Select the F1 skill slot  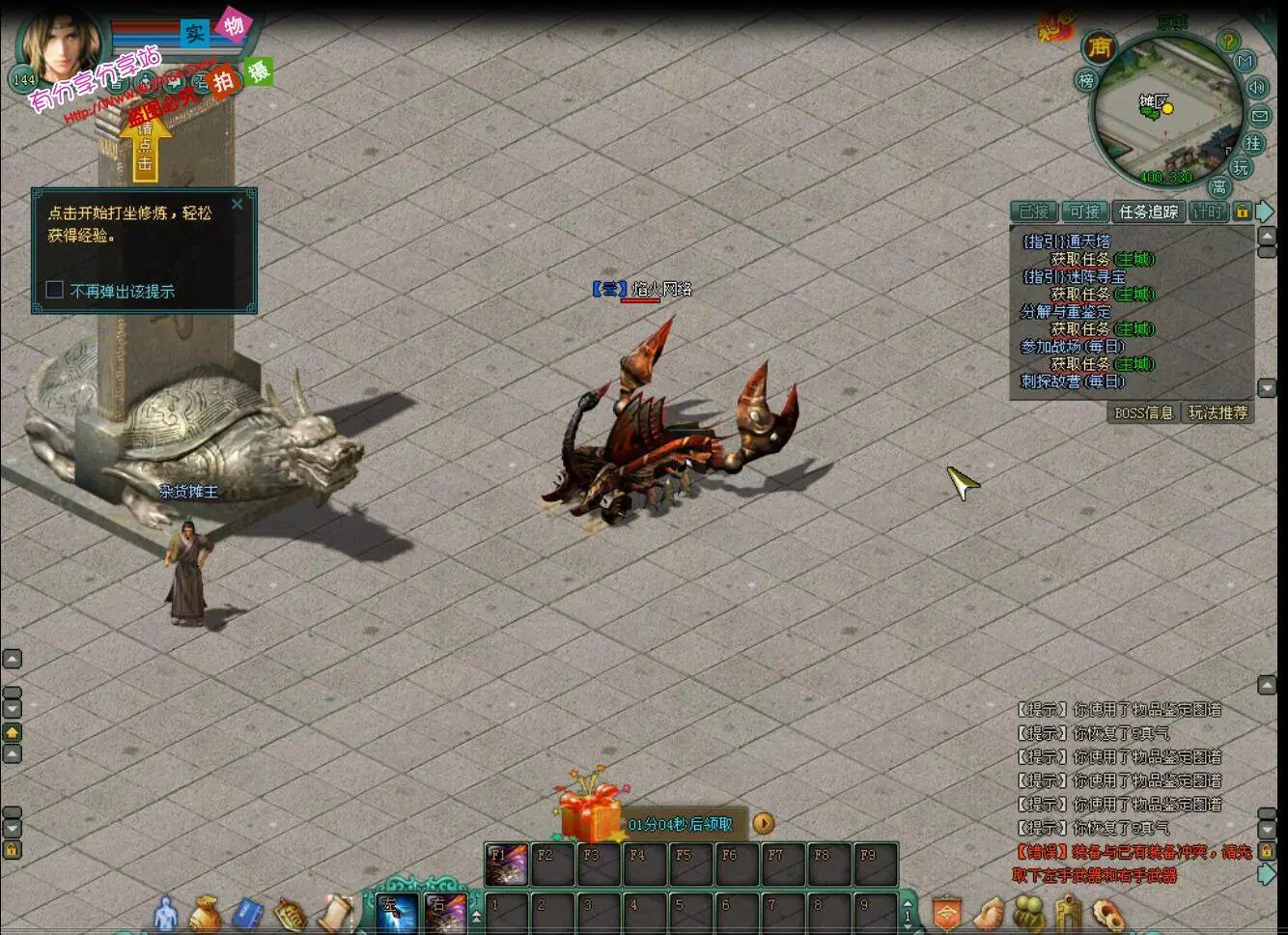click(507, 864)
